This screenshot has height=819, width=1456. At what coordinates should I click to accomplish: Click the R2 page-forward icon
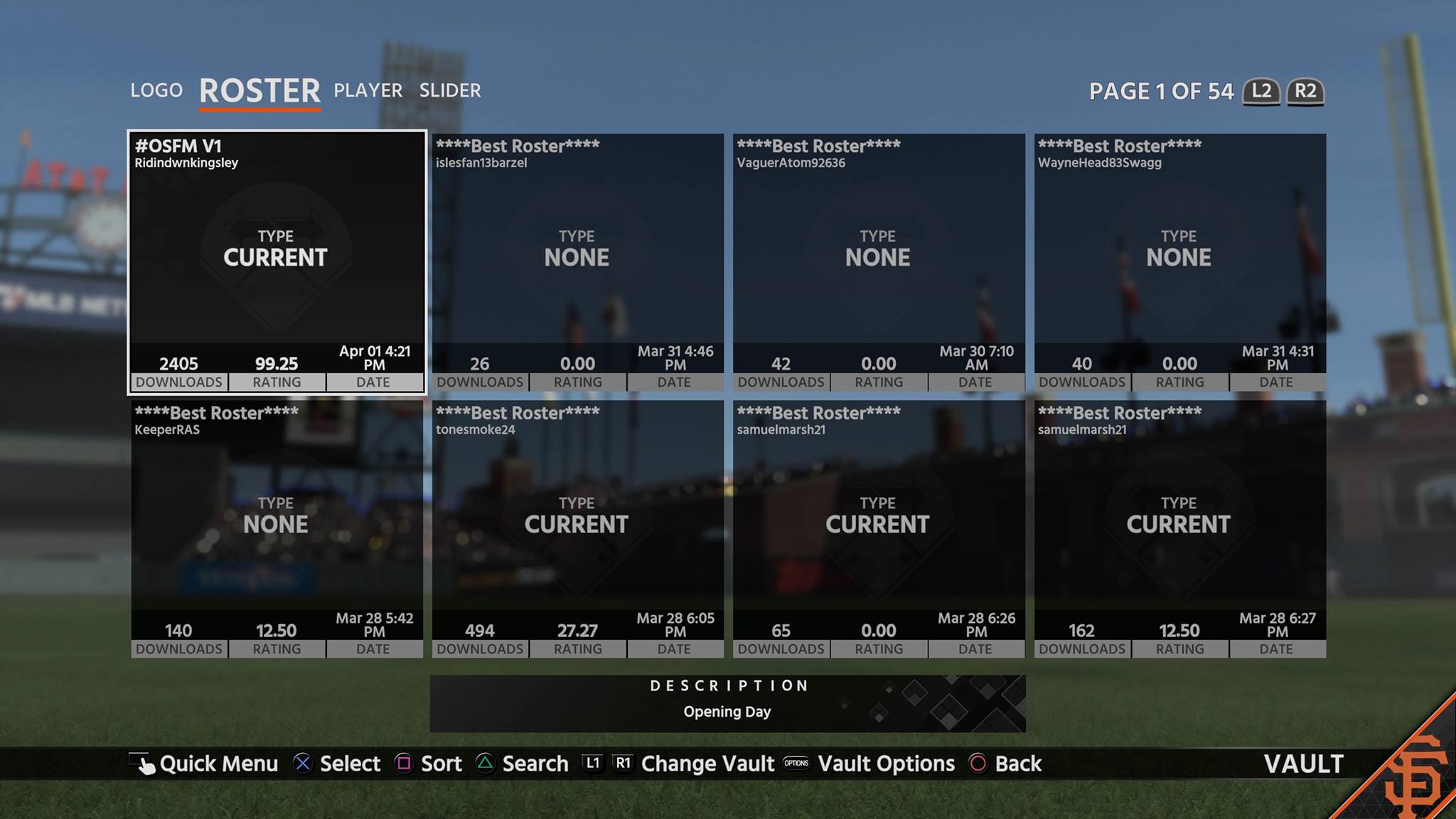[x=1305, y=92]
